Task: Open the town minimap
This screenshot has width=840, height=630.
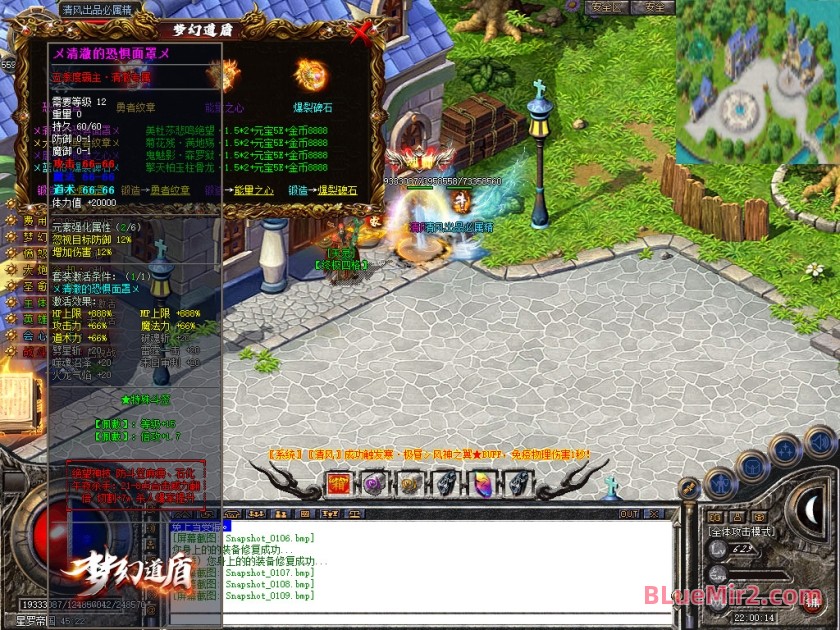Action: click(x=757, y=82)
